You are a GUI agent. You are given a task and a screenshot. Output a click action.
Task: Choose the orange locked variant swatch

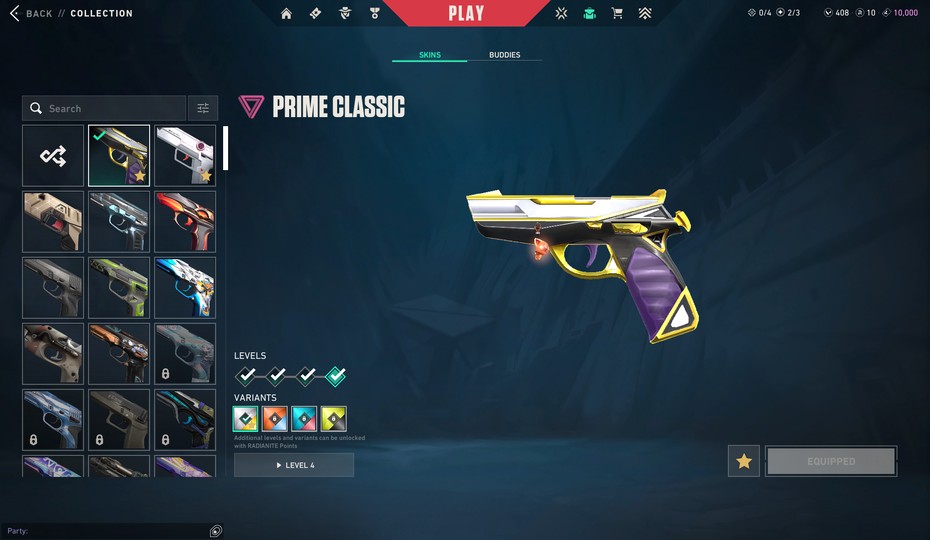[276, 419]
